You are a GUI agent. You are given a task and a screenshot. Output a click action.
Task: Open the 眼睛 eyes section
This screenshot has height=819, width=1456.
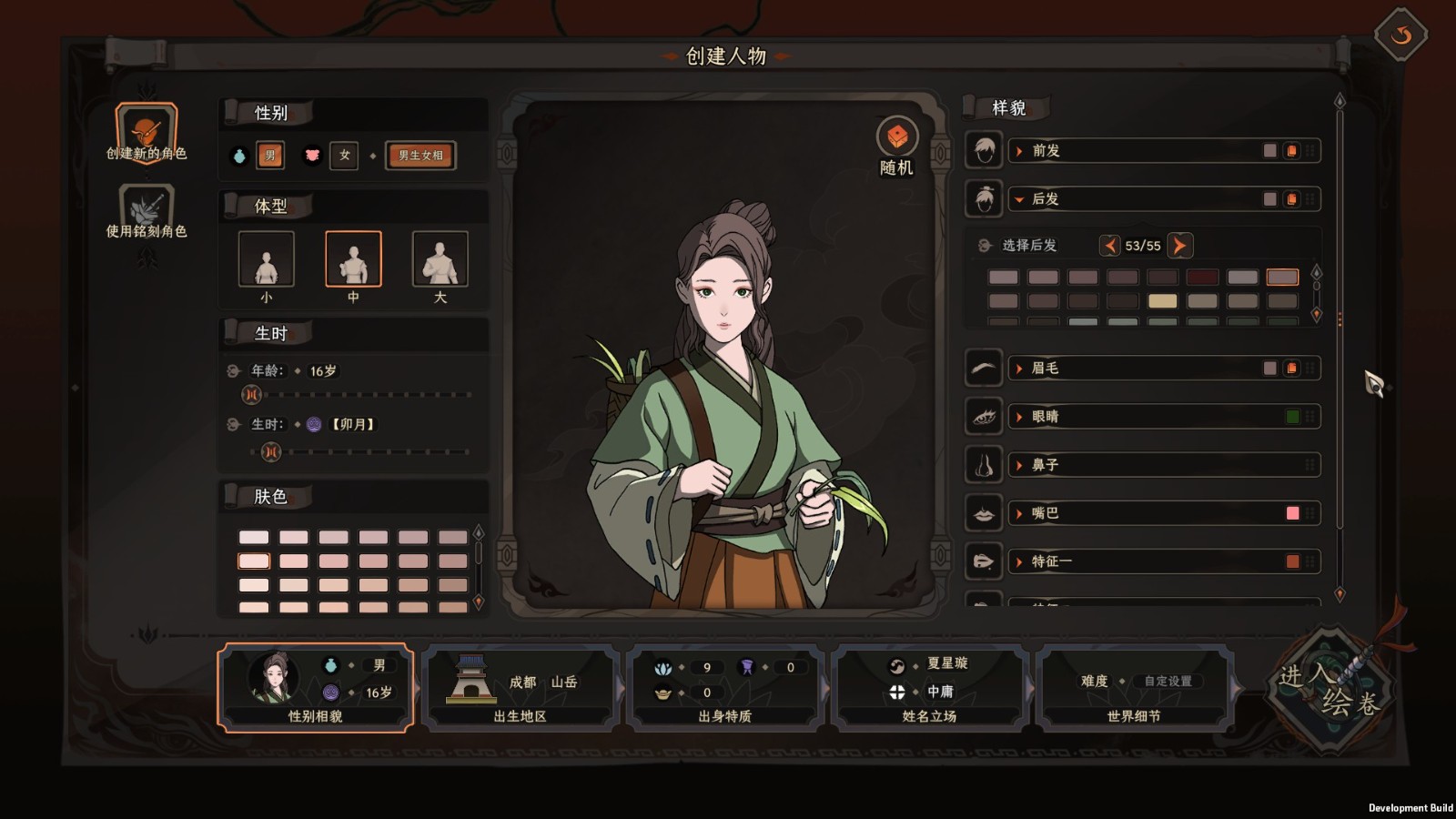point(1137,417)
